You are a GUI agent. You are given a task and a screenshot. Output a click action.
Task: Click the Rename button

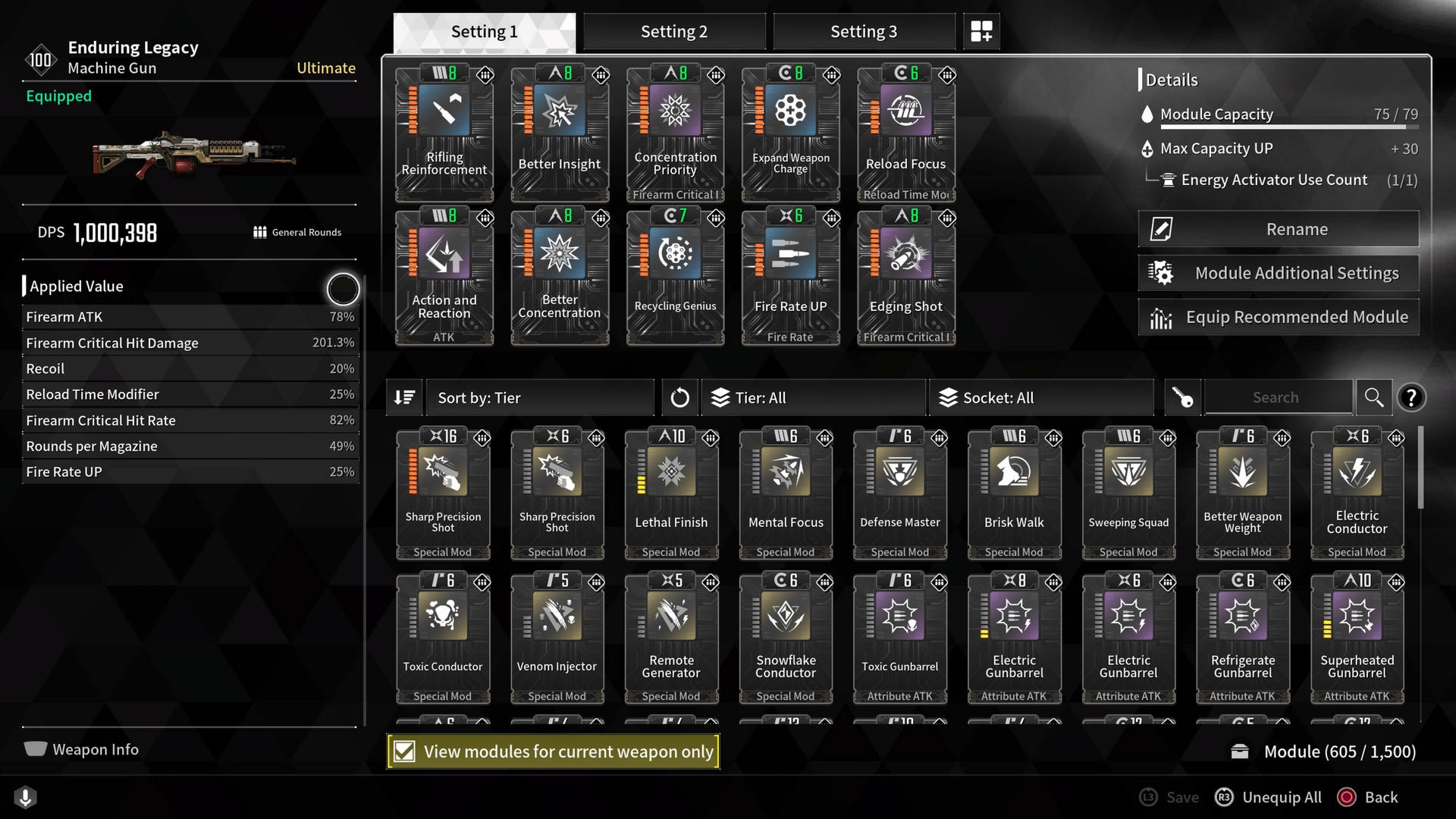(x=1278, y=228)
